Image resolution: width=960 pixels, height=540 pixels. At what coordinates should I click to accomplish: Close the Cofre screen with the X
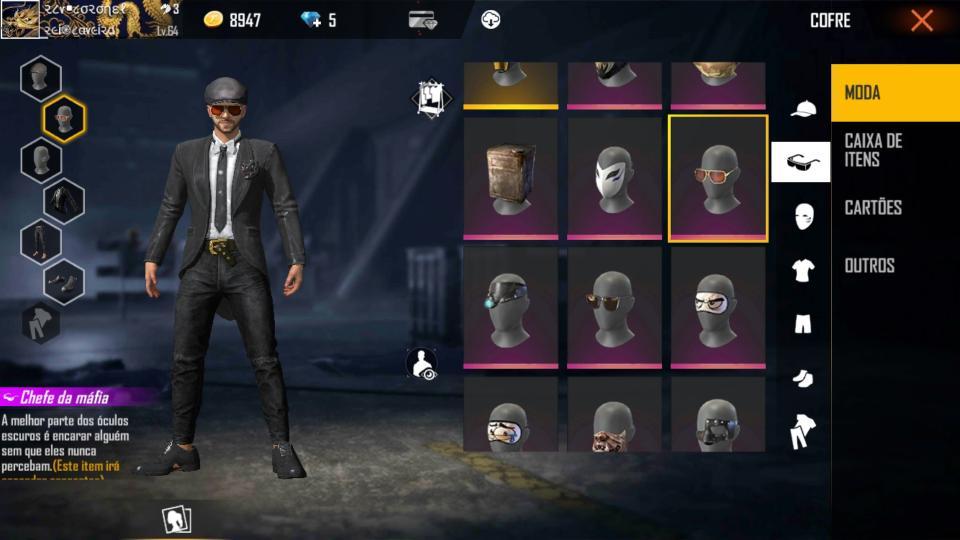[x=921, y=20]
